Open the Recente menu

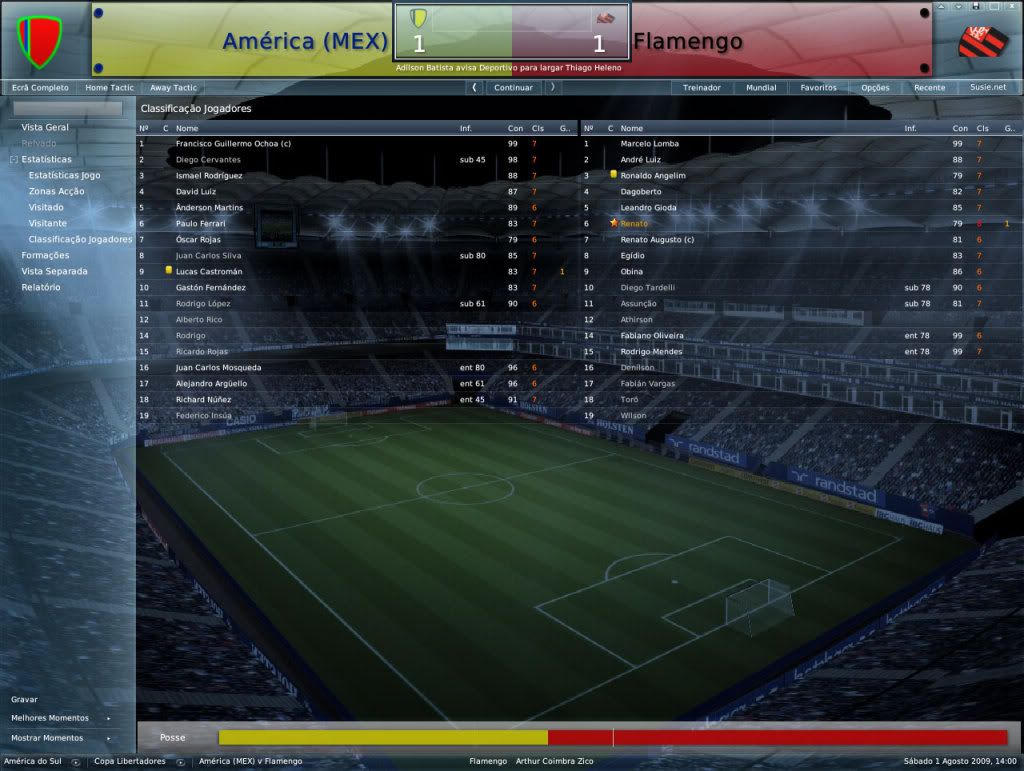click(929, 88)
